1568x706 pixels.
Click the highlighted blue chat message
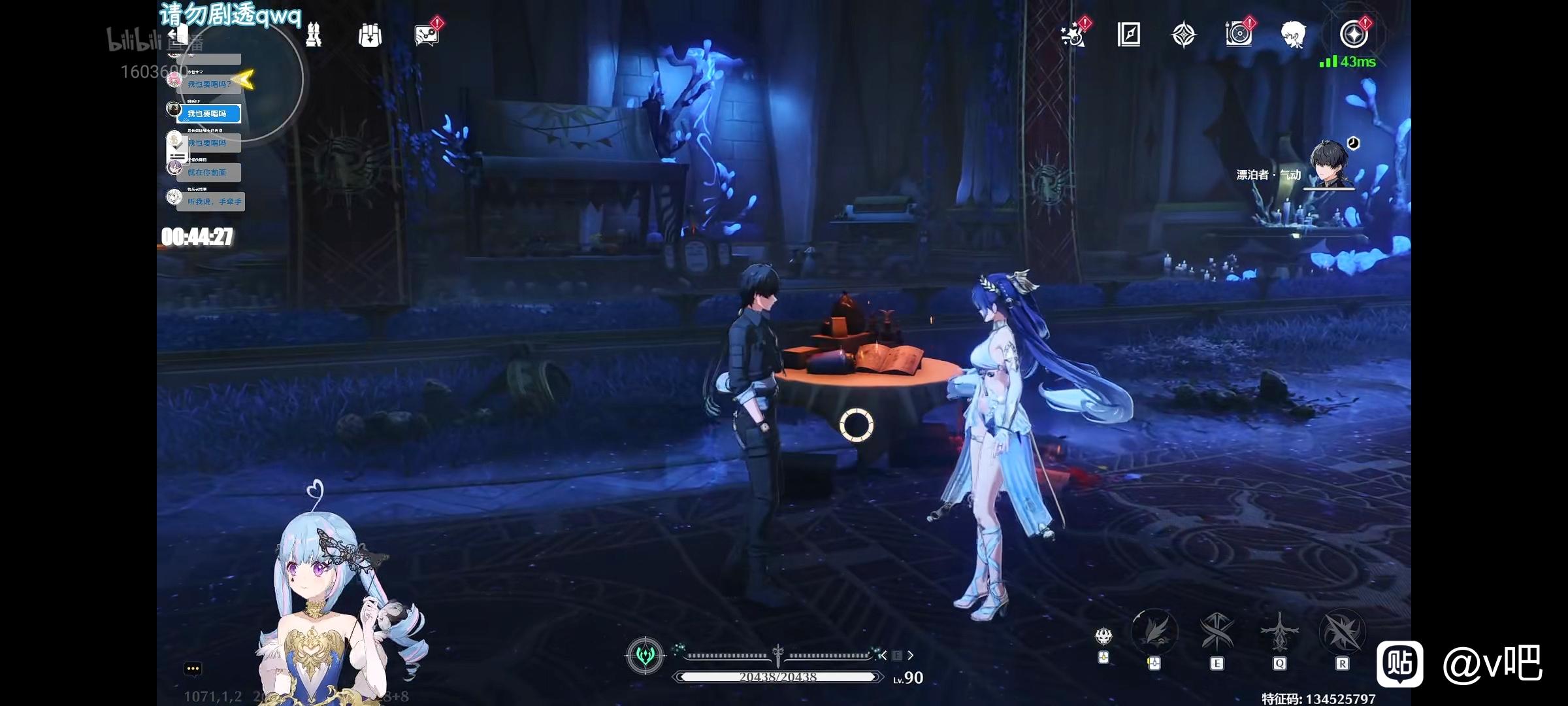click(209, 114)
